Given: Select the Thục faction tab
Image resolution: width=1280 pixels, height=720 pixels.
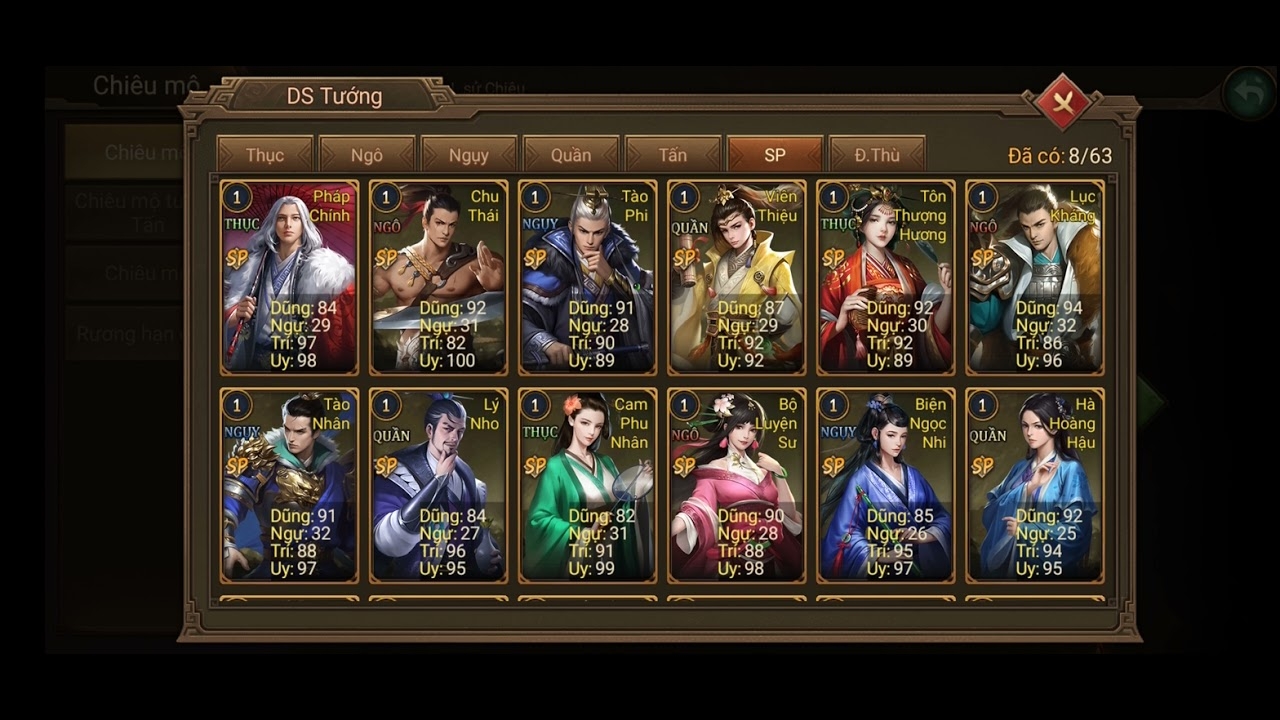Looking at the screenshot, I should (263, 155).
